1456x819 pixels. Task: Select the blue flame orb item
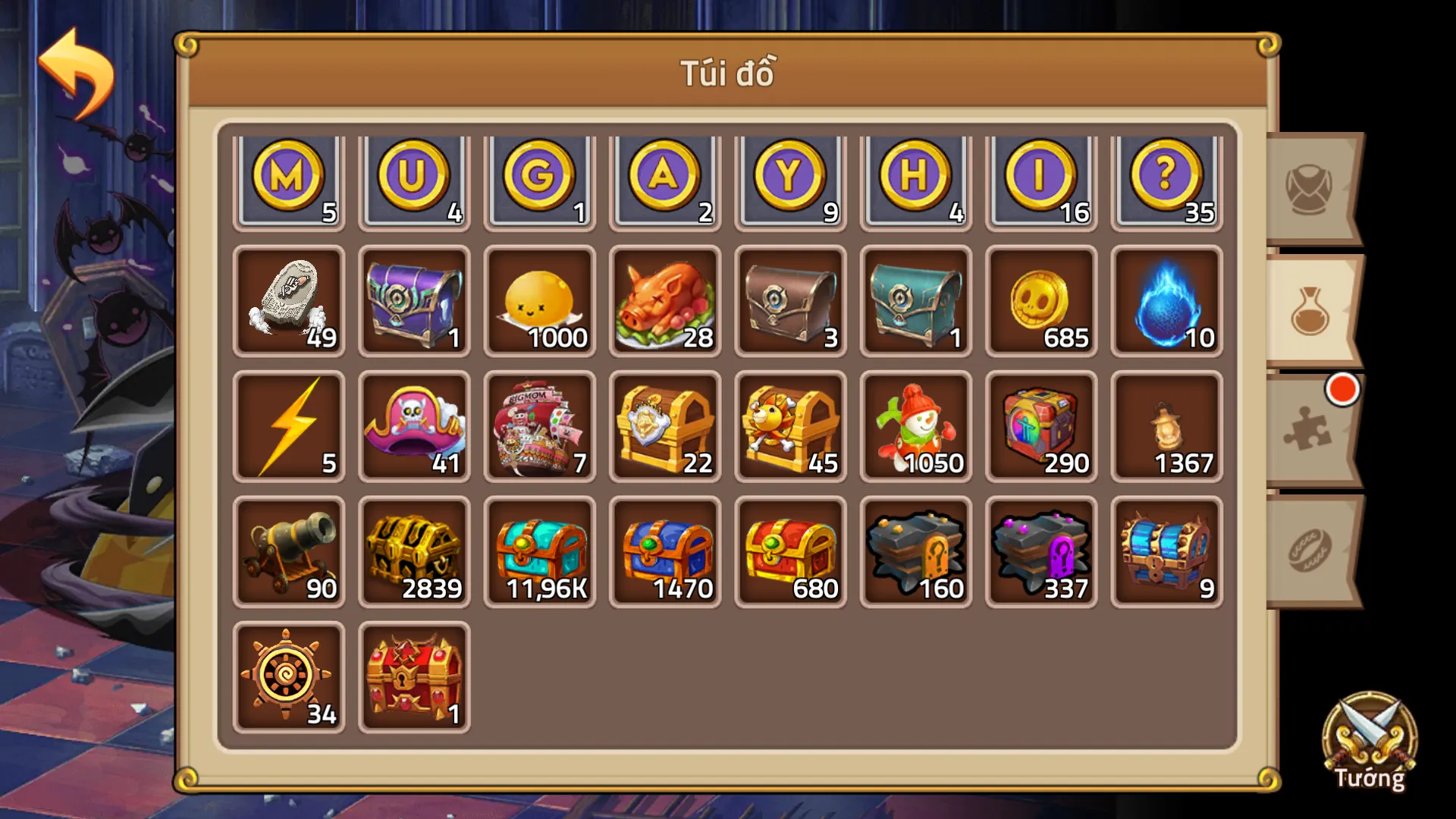[1166, 302]
